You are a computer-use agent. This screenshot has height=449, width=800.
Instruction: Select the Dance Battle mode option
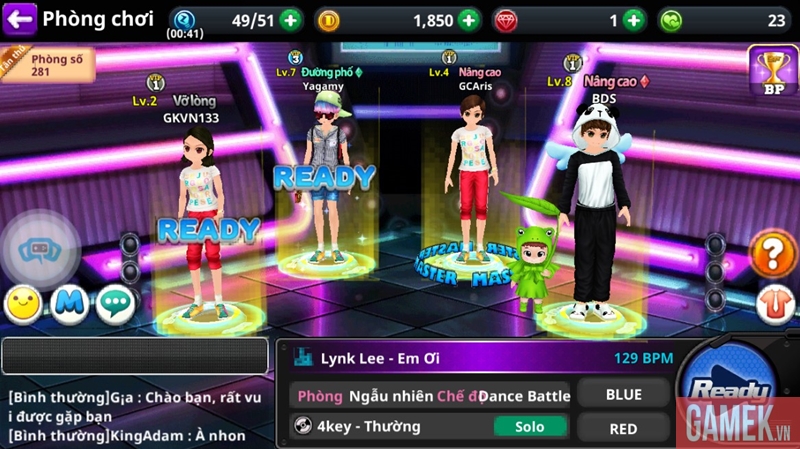[x=524, y=395]
